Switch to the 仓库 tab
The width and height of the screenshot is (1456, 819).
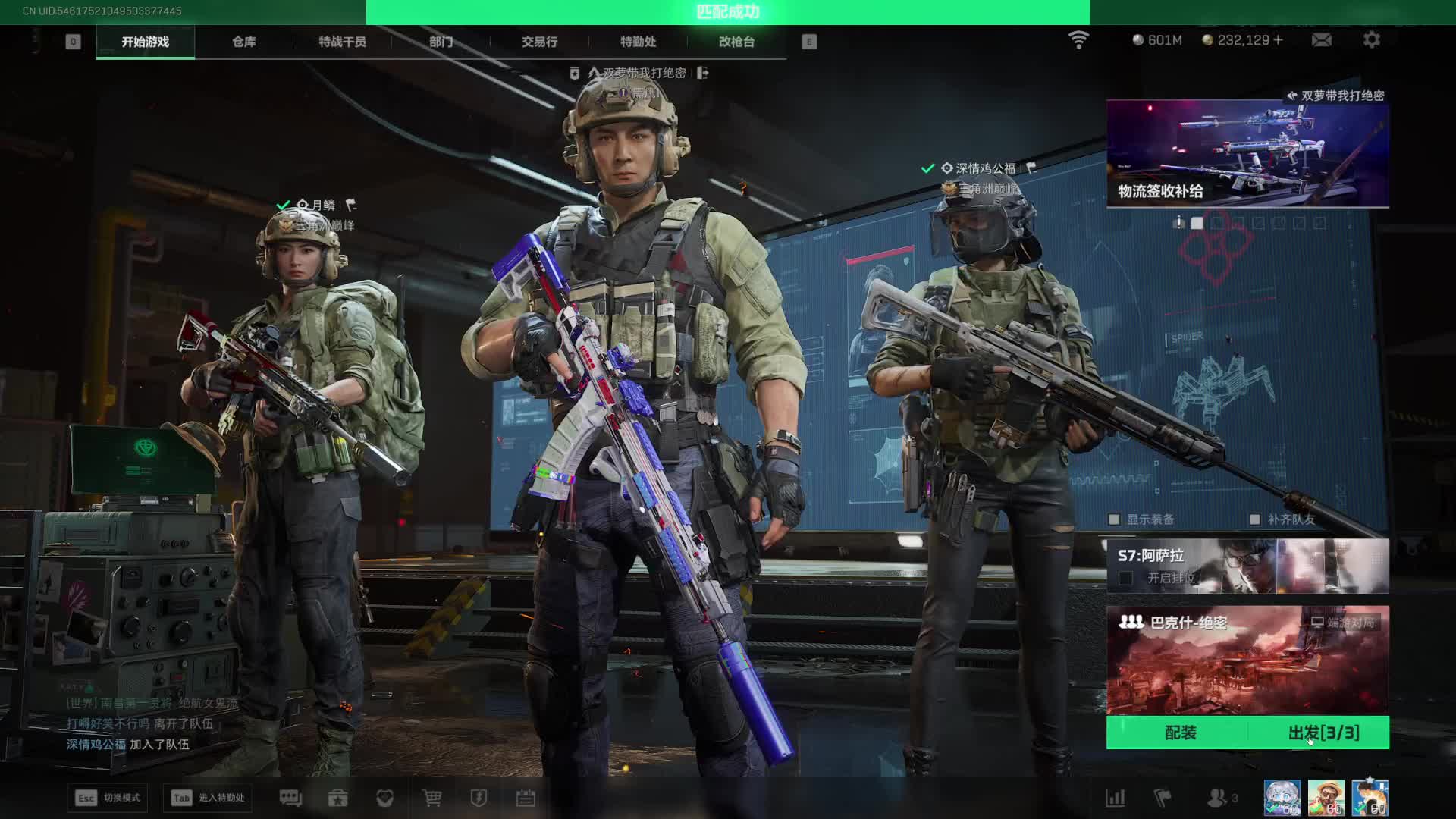(x=243, y=42)
